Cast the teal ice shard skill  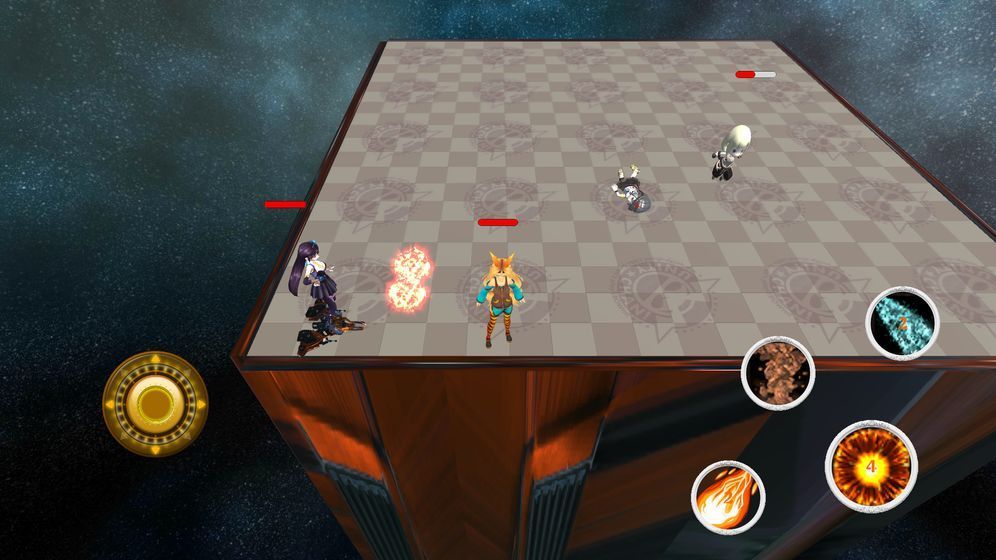pos(902,322)
